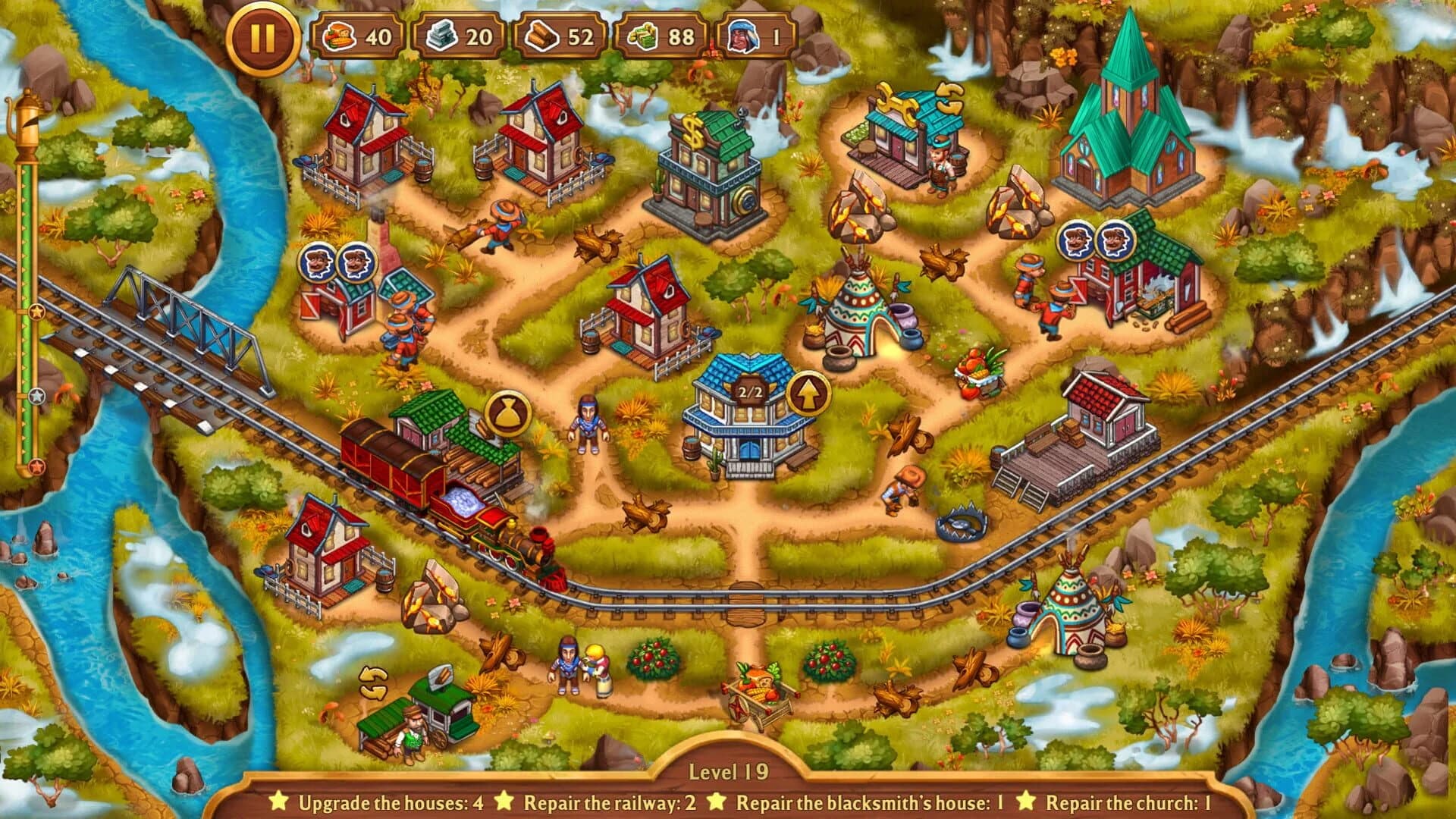The image size is (1456, 819).
Task: Select the food resource counter icon
Action: (x=341, y=35)
